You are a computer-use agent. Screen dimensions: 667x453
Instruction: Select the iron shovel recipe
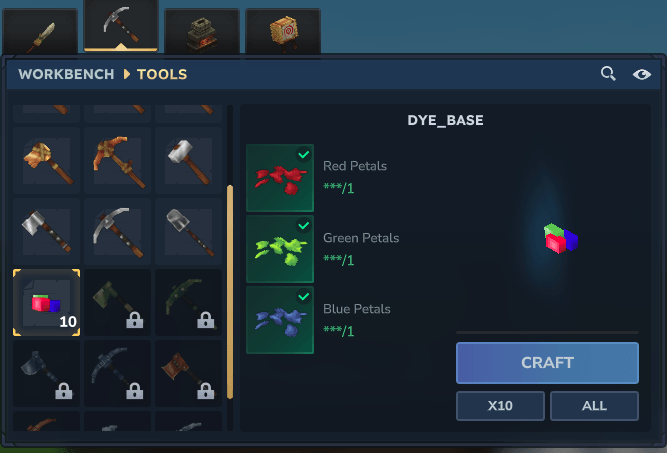coord(188,231)
